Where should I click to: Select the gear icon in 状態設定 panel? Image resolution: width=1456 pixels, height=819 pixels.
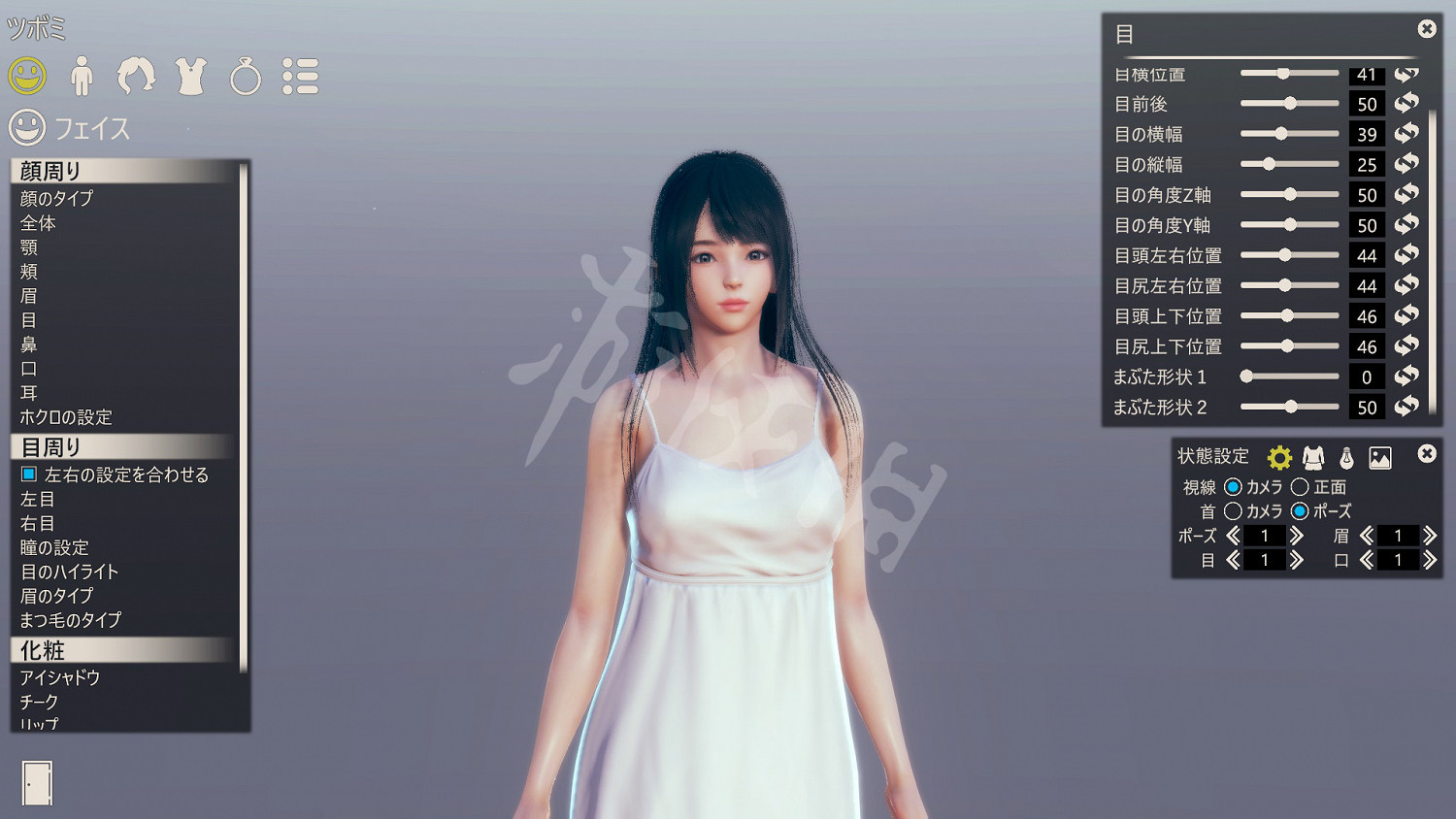coord(1281,455)
